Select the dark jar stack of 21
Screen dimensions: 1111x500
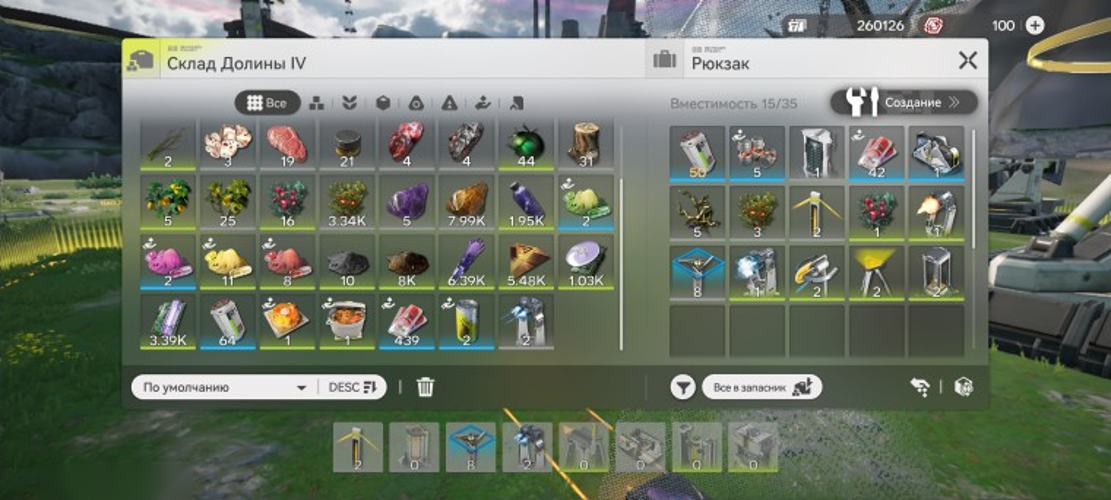(x=346, y=144)
